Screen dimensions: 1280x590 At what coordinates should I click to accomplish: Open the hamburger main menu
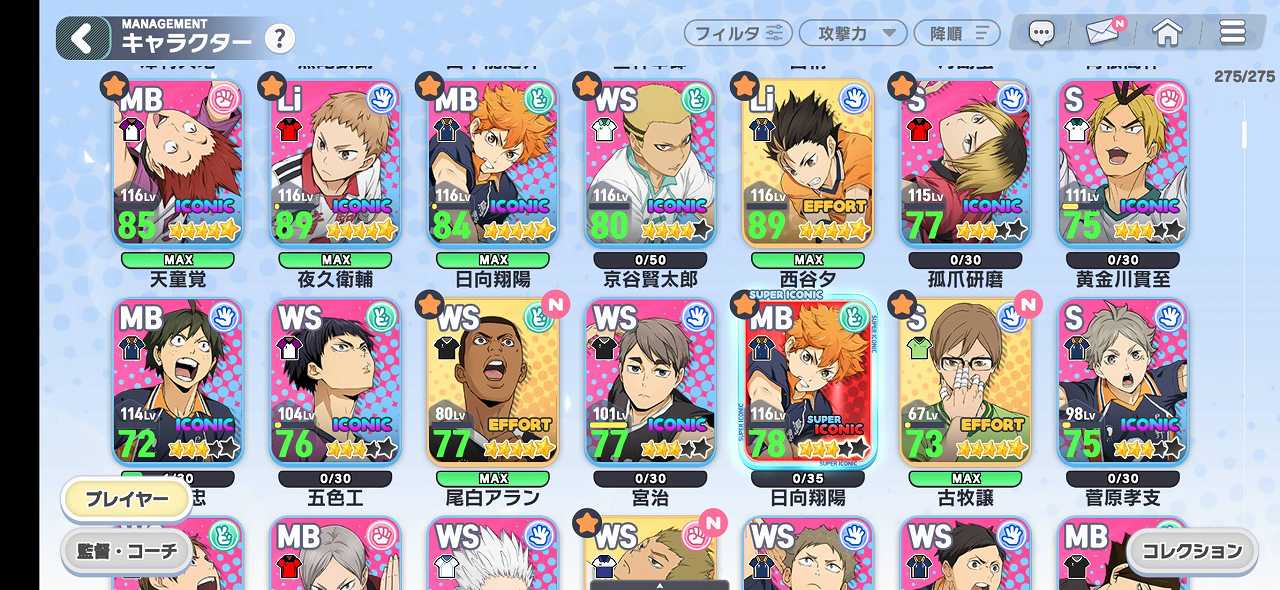[x=1232, y=33]
